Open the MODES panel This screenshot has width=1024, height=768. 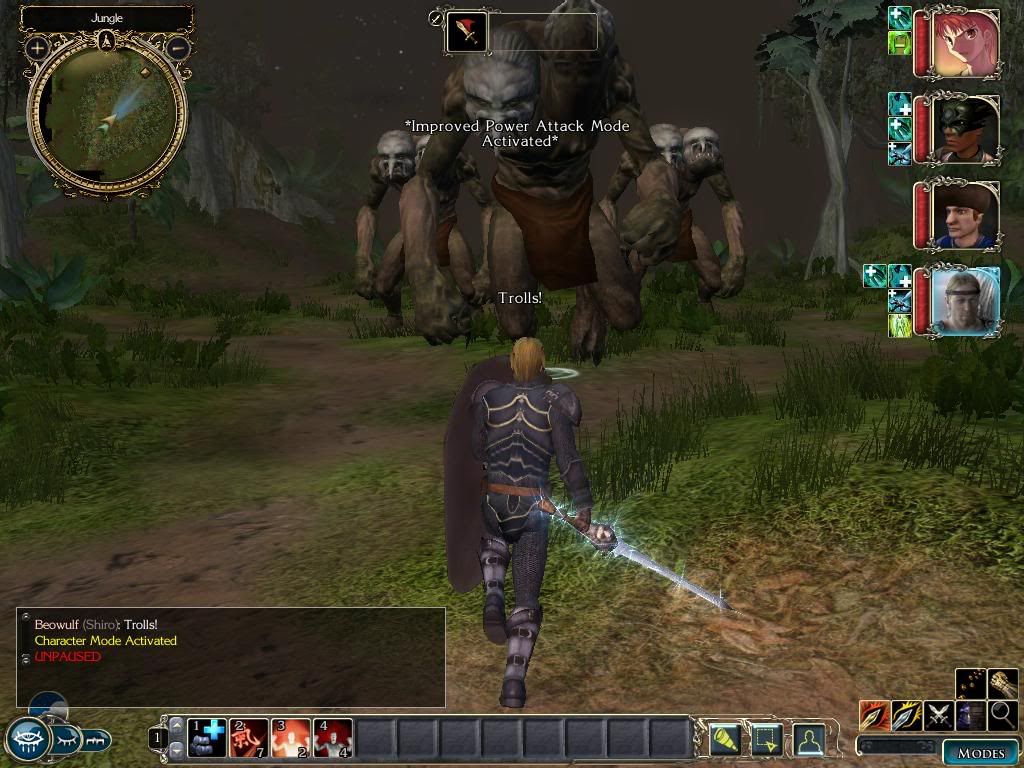point(980,753)
